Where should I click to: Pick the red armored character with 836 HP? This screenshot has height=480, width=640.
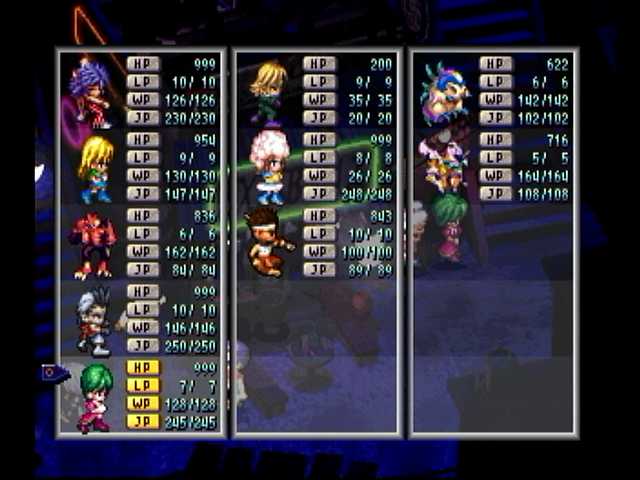[92, 244]
